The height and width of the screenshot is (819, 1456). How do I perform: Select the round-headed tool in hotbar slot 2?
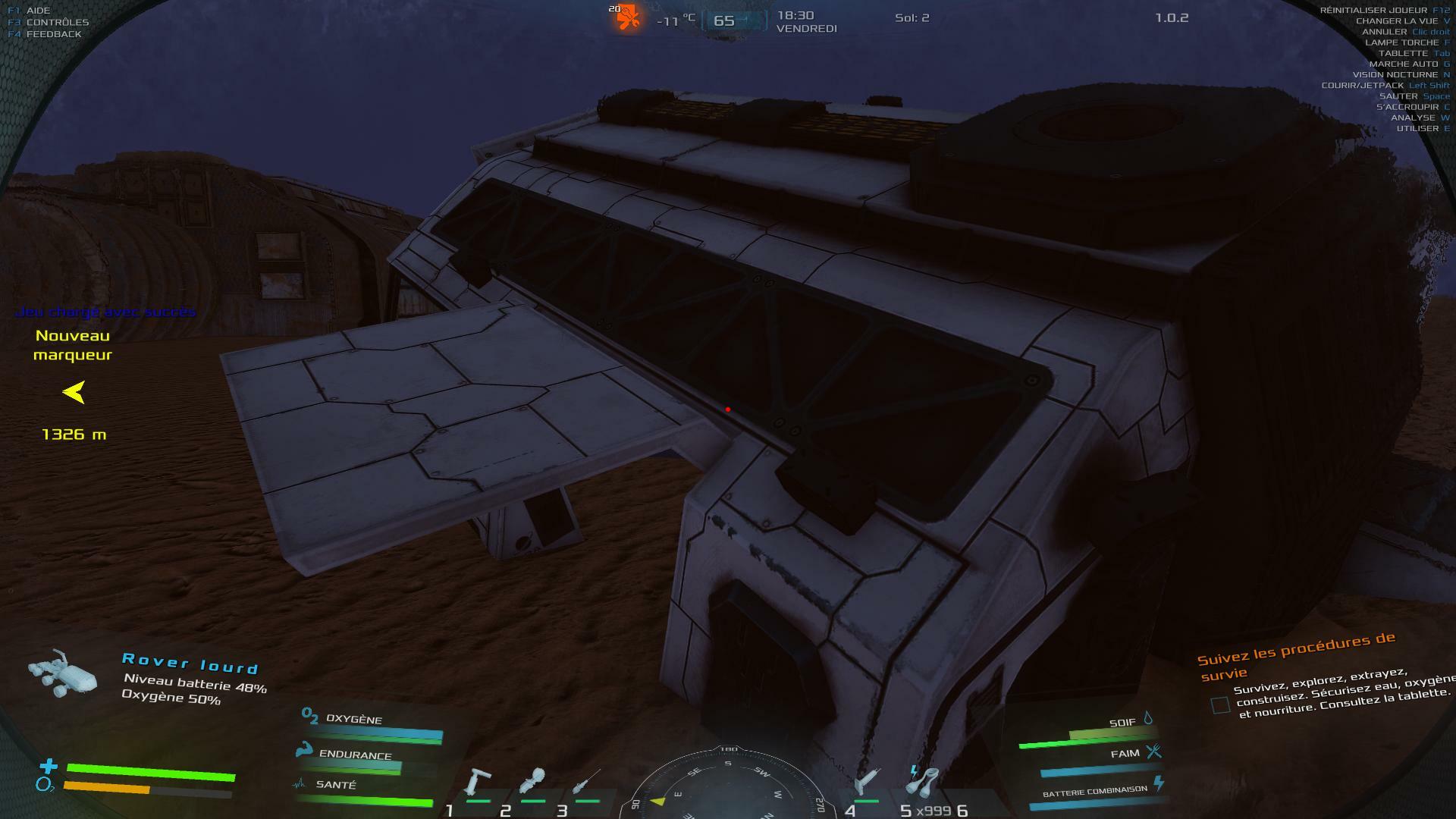[x=532, y=782]
